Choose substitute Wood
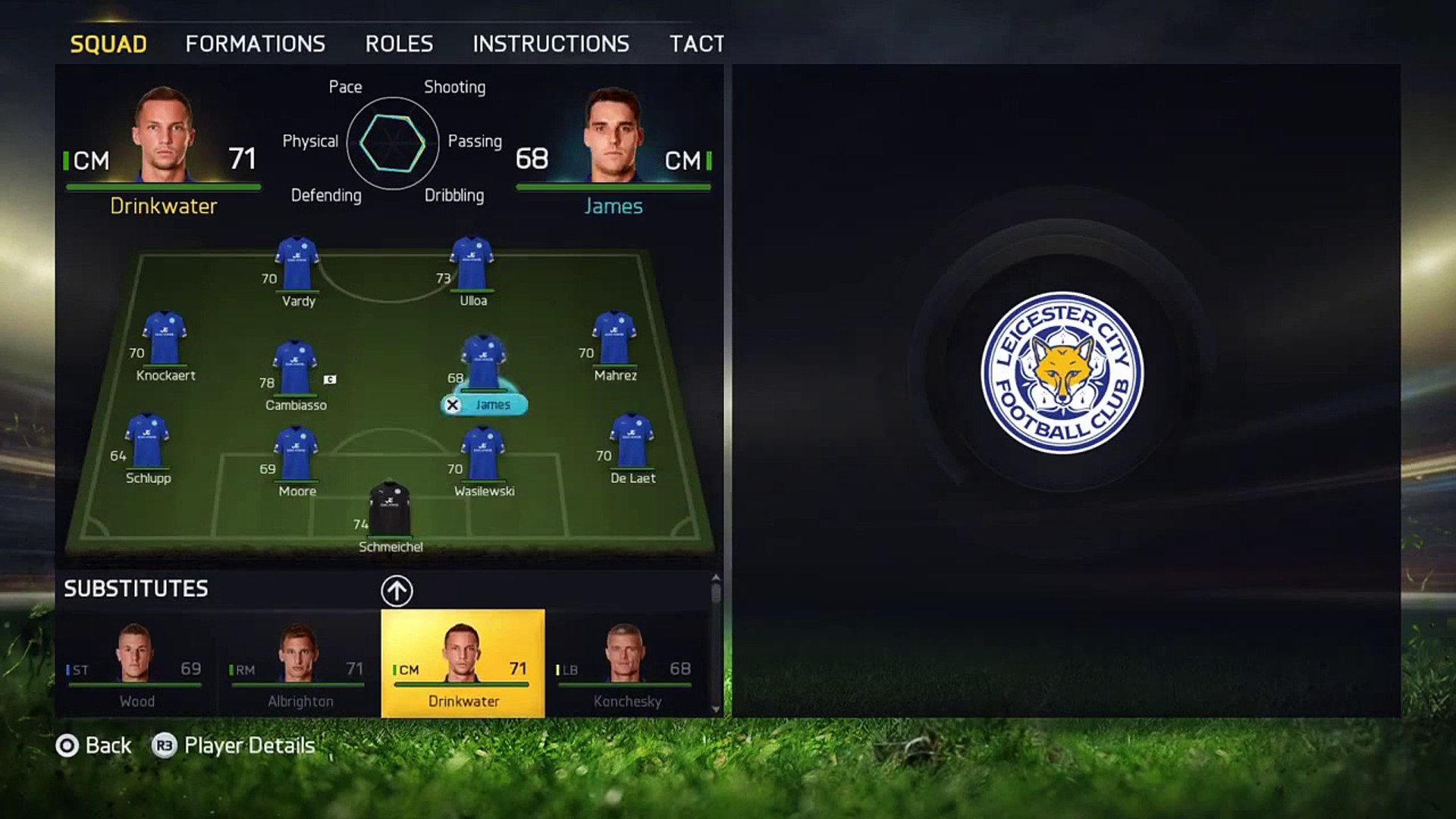 136,664
